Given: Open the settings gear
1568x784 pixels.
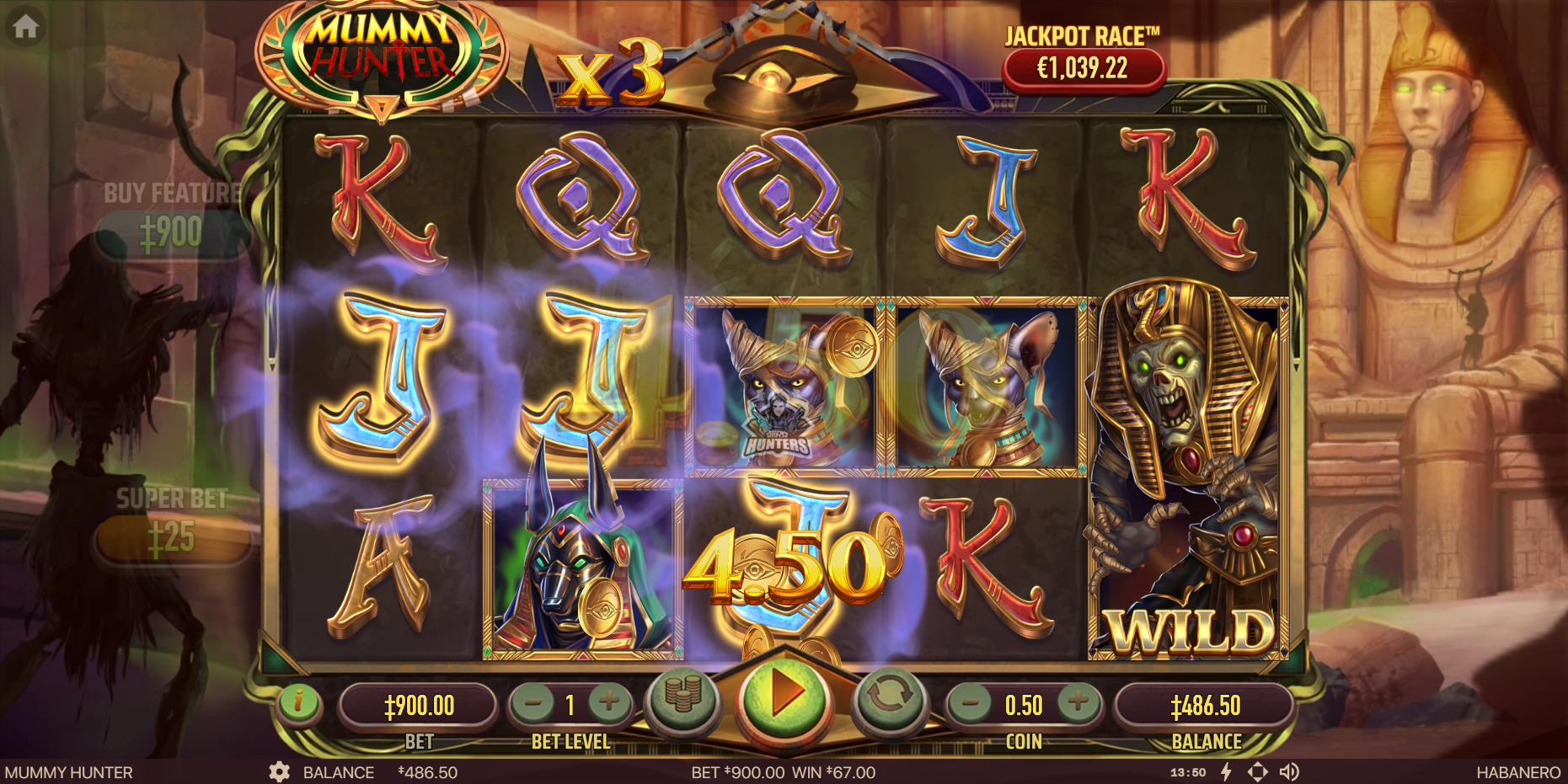Looking at the screenshot, I should 279,772.
